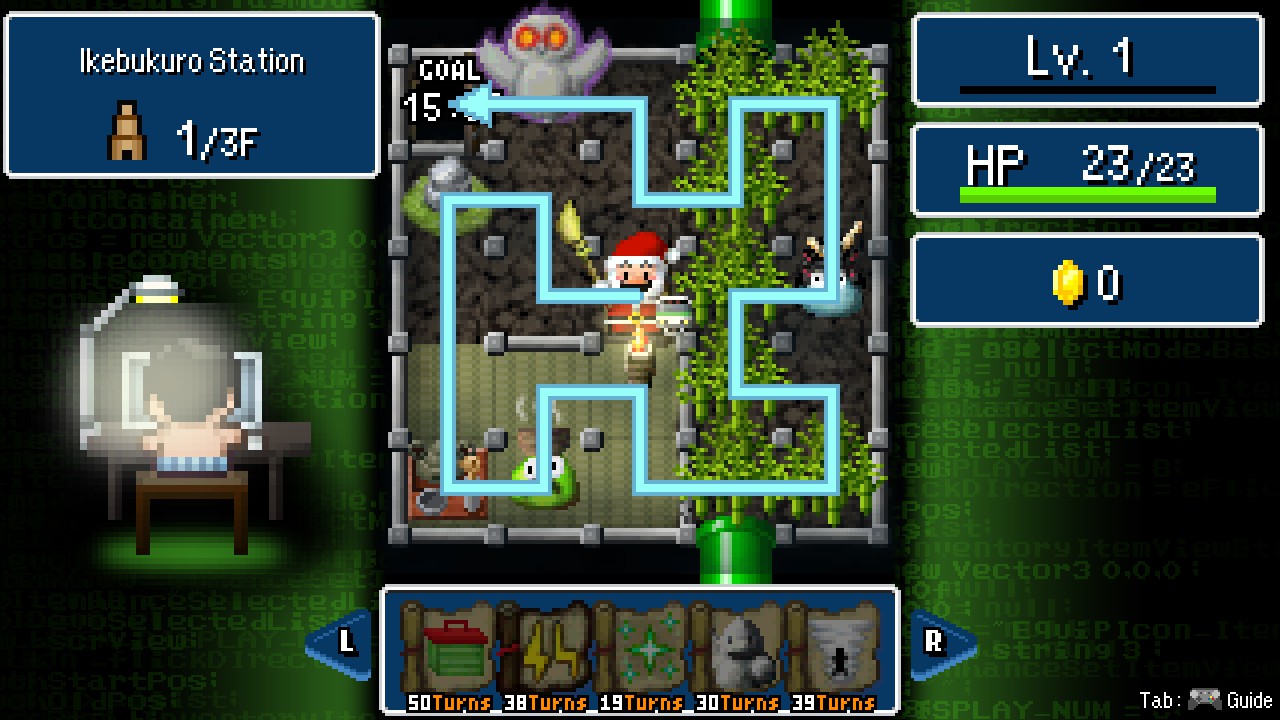This screenshot has width=1280, height=720.
Task: Select the tornado scroll item
Action: coord(836,650)
